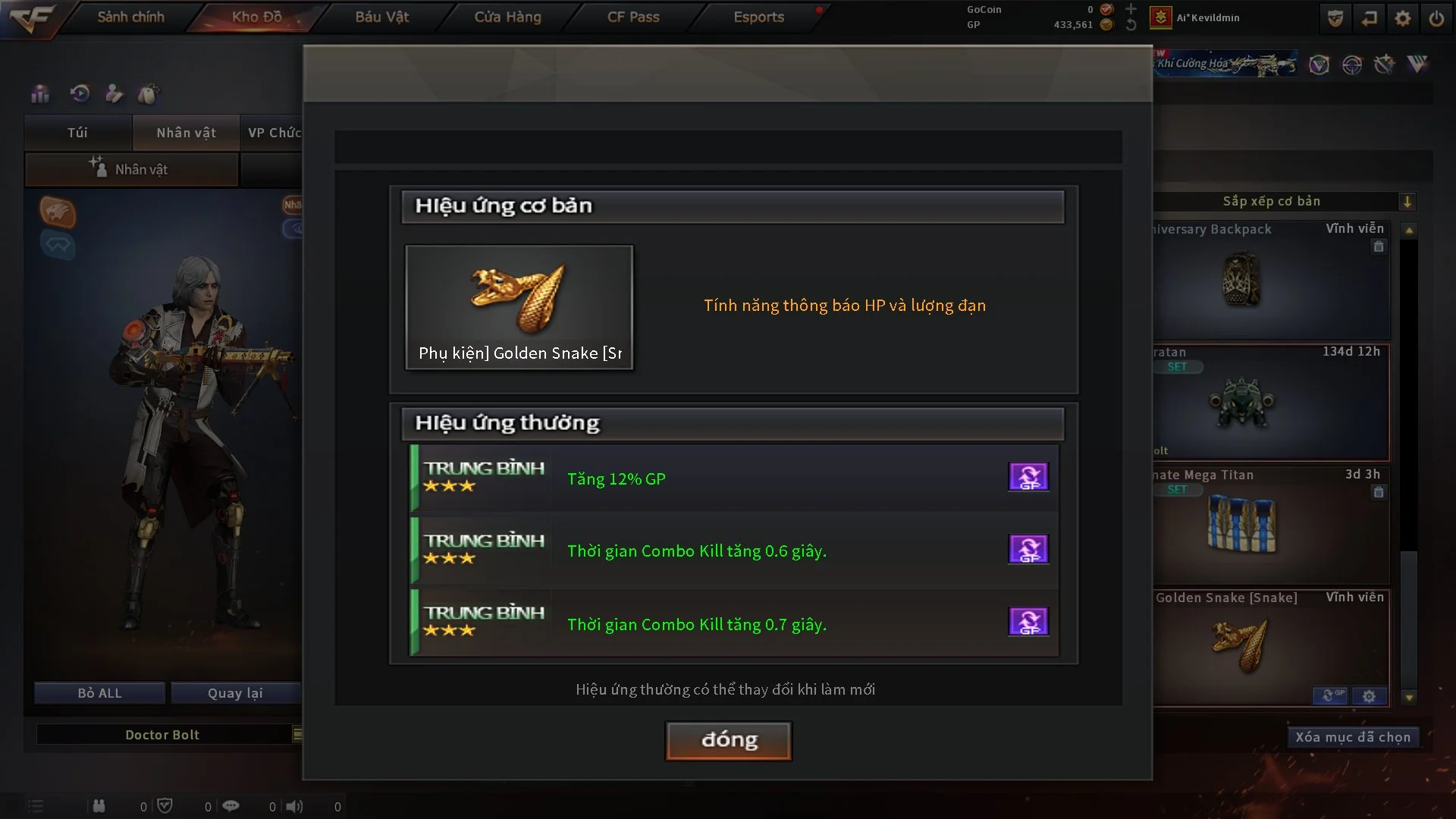Select the Mega Titan inventory item
Viewport: 1456px width, 819px height.
click(x=1271, y=525)
